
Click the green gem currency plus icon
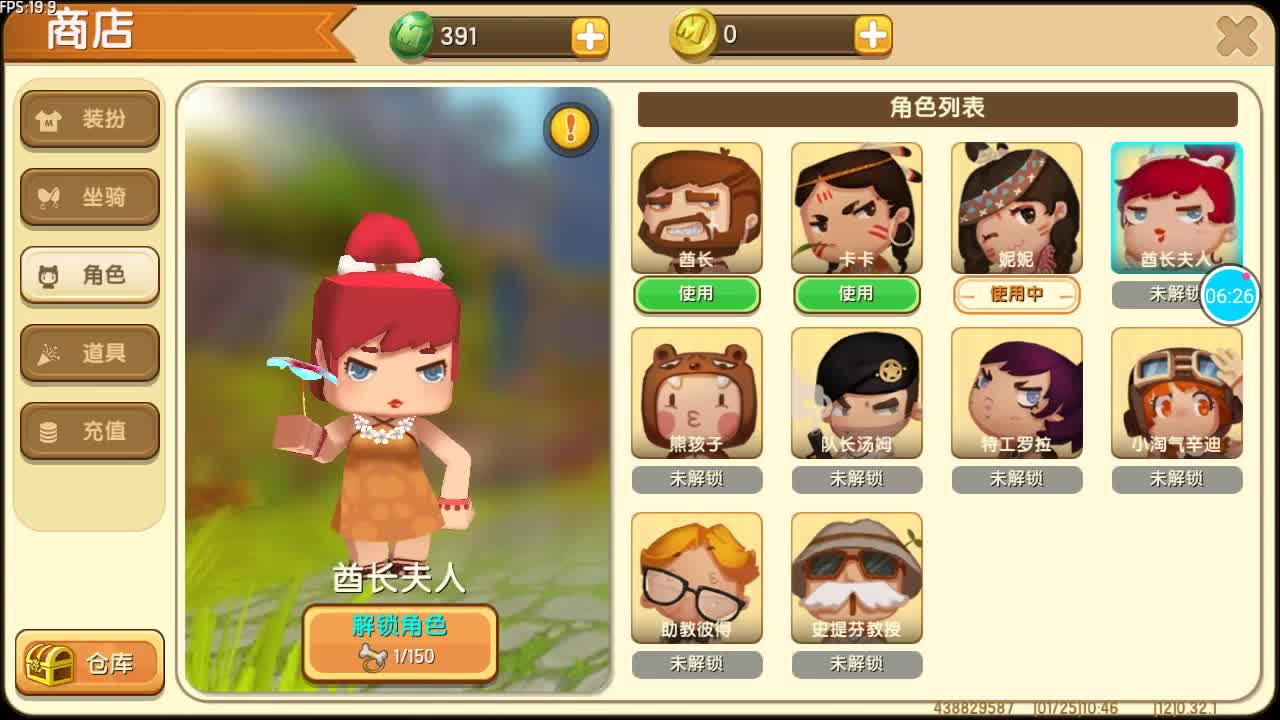590,37
